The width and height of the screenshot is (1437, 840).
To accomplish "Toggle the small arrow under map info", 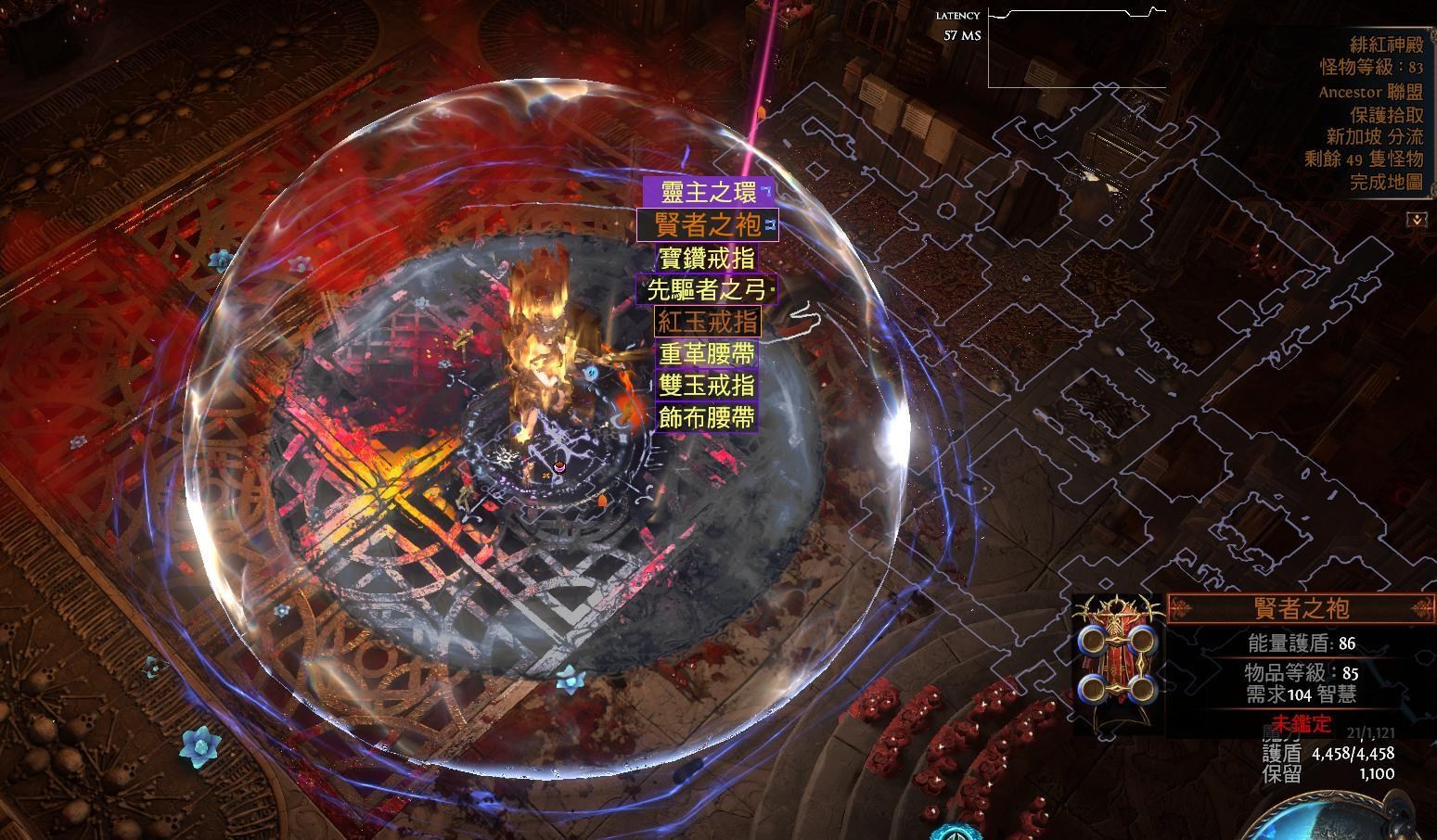I will [x=1416, y=220].
